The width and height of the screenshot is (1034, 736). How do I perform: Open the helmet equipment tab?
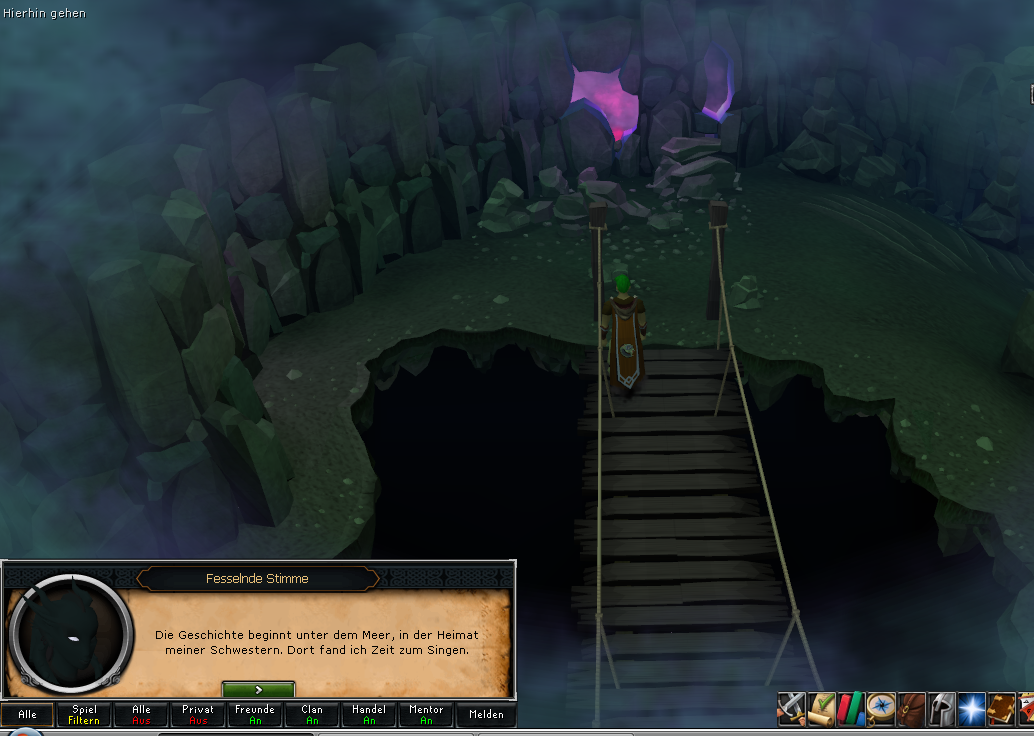942,709
